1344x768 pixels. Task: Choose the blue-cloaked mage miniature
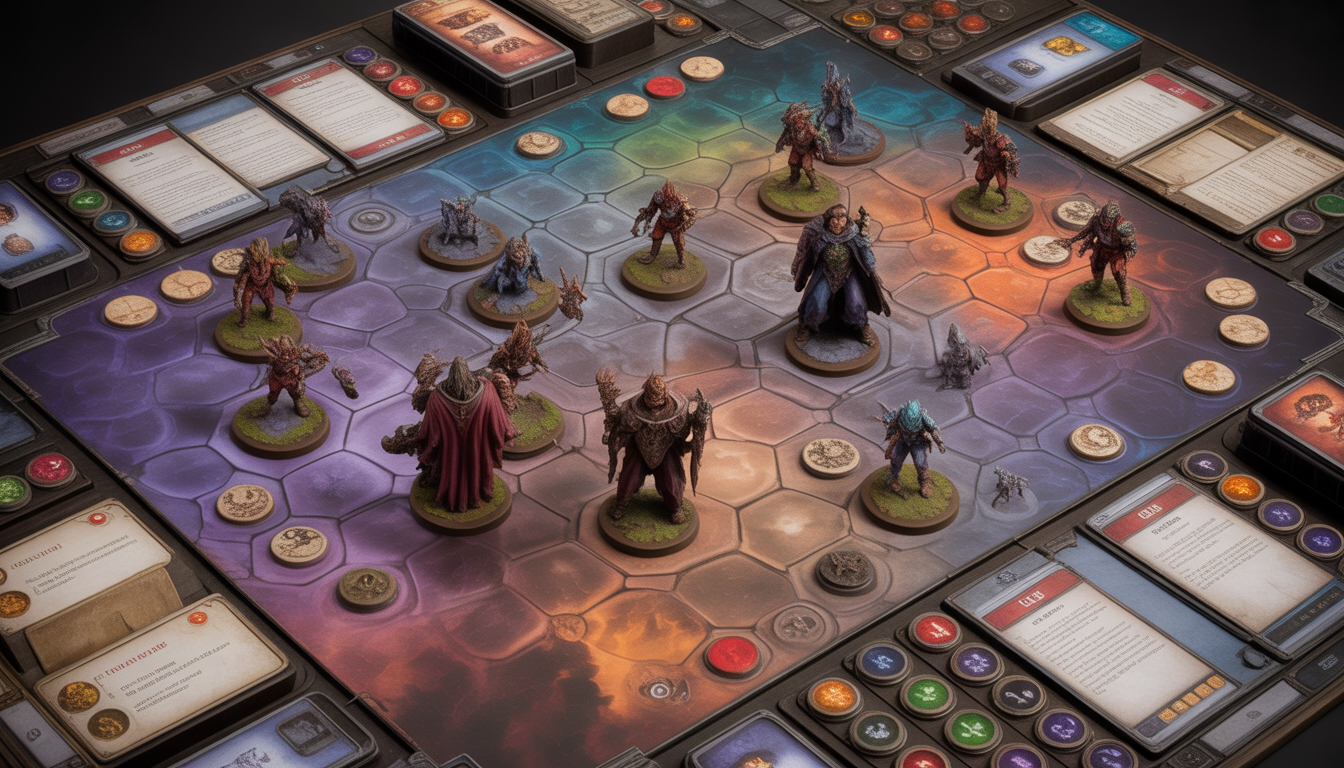tap(838, 275)
